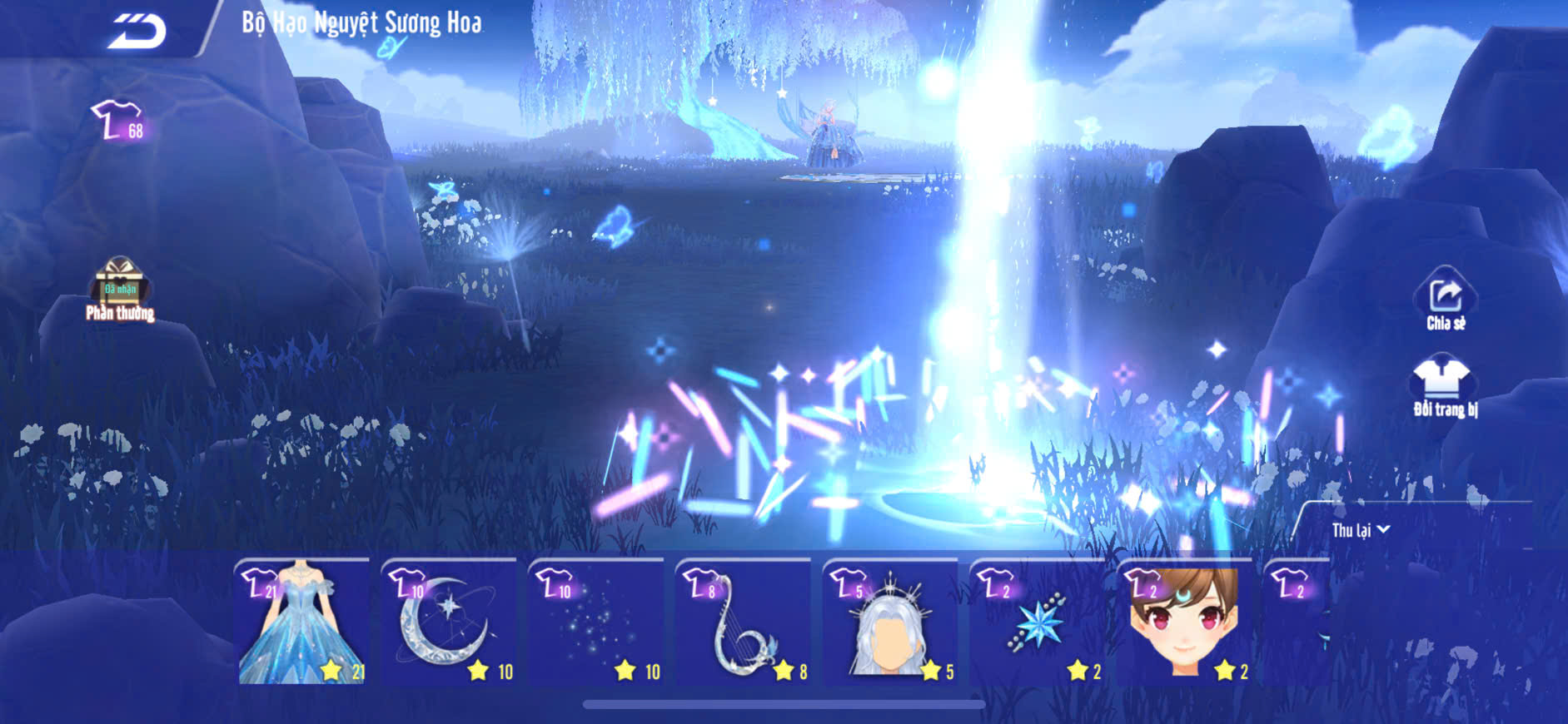This screenshot has height=724, width=1568.
Task: Select the face makeup with moon mark
Action: pos(1184,622)
